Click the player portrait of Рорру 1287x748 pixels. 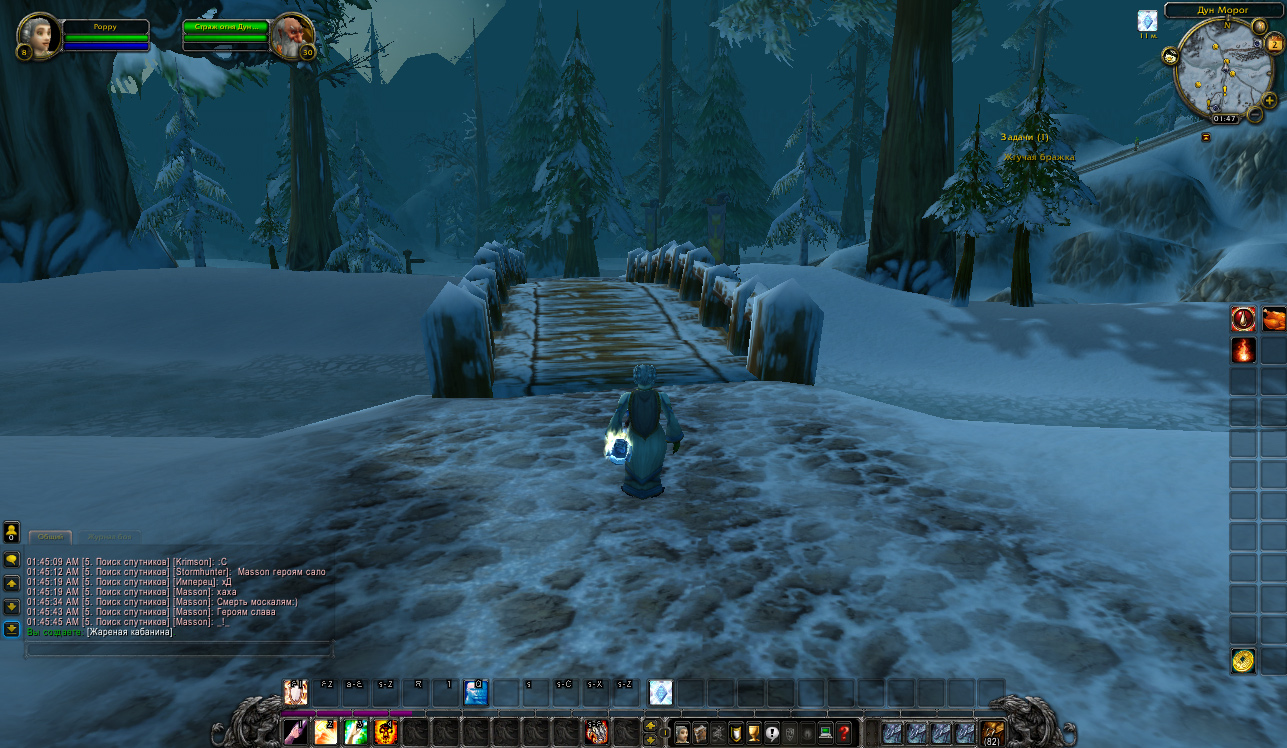coord(38,35)
